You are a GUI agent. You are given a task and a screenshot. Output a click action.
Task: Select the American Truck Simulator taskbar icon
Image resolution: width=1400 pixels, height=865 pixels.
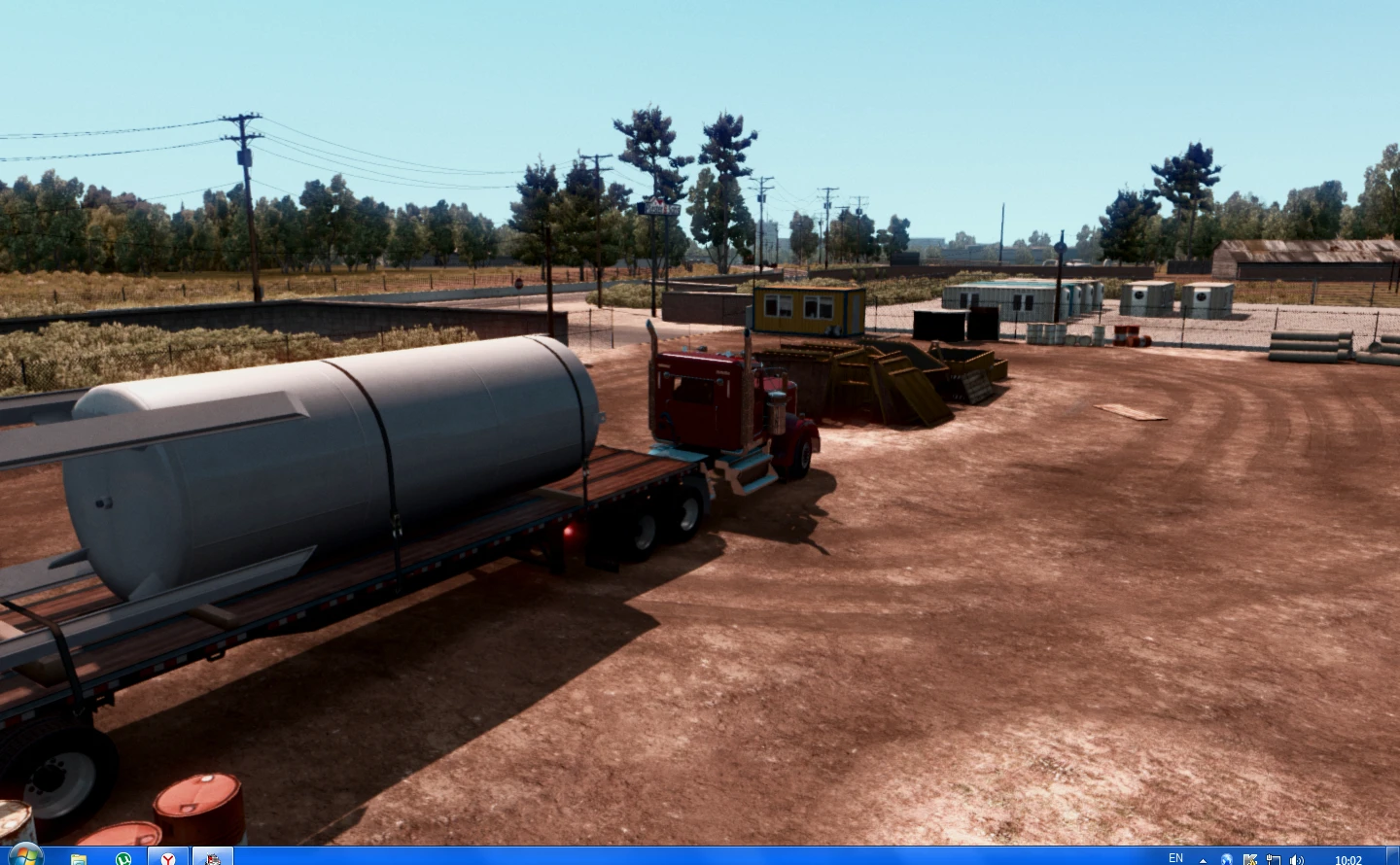[x=212, y=857]
